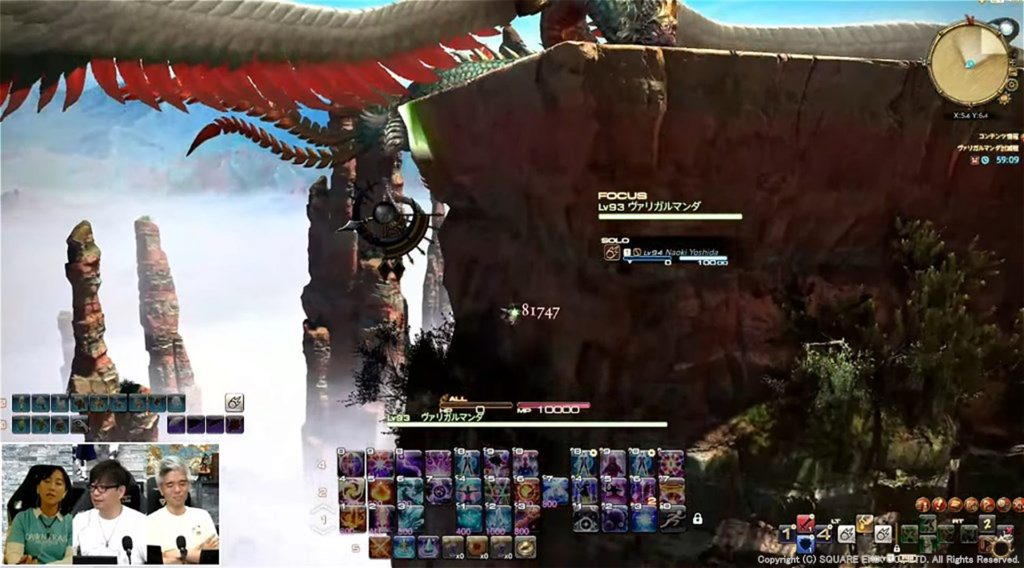
Task: Toggle the hotbar padlock icon
Action: click(697, 519)
